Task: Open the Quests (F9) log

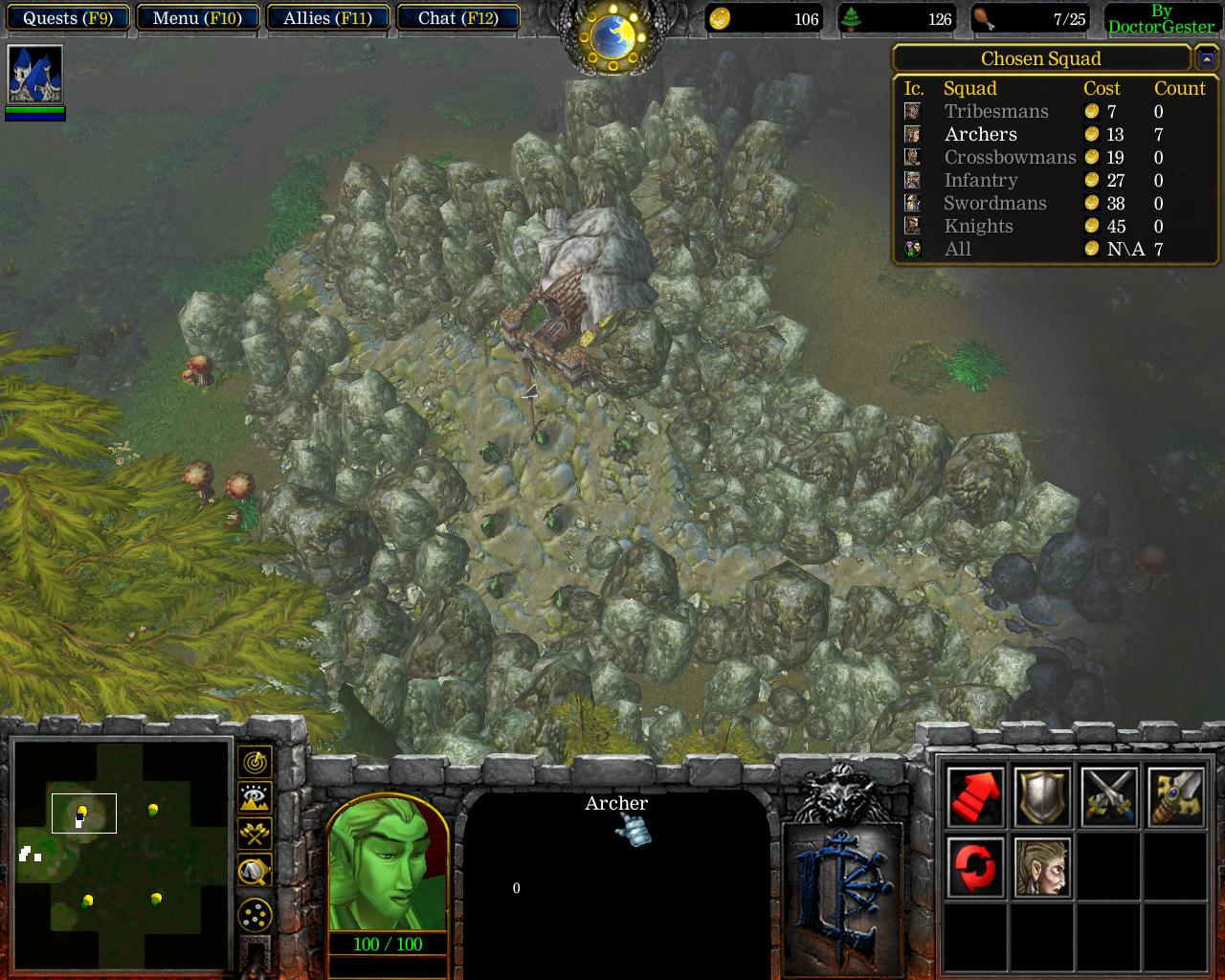Action: [x=67, y=18]
